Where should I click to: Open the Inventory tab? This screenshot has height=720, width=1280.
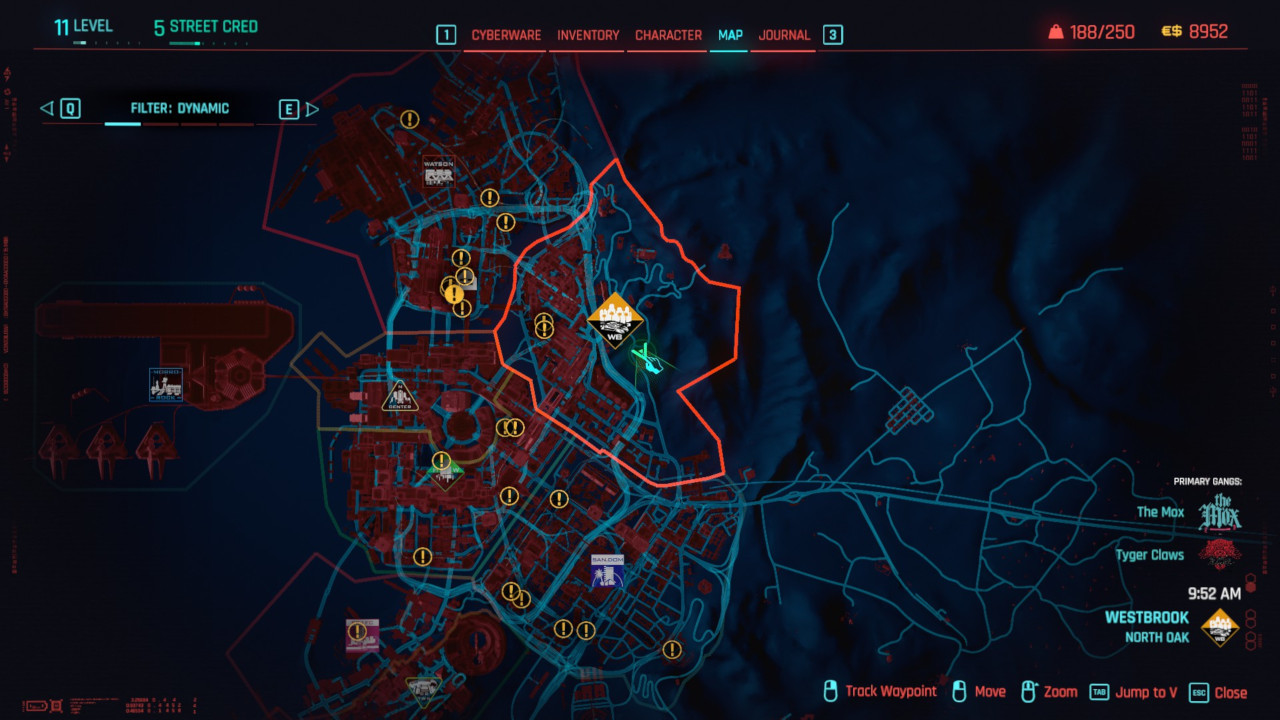coord(587,34)
